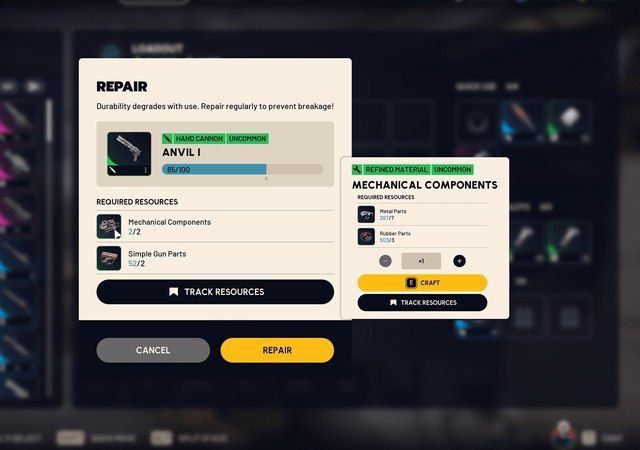The width and height of the screenshot is (640, 450).
Task: Click the Anvil I hand cannon thumbnail
Action: pyautogui.click(x=129, y=155)
